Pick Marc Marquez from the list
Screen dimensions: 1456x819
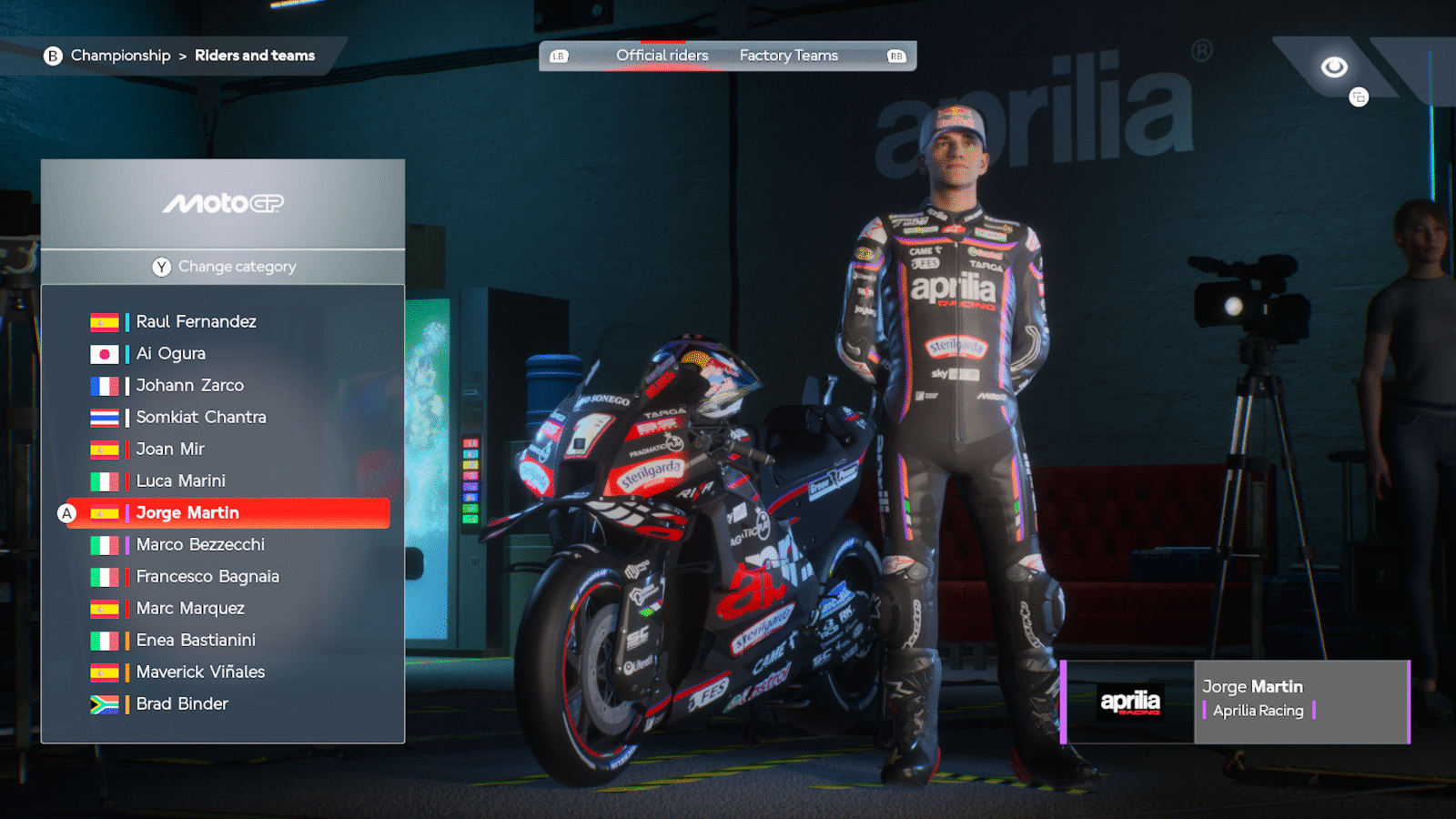pyautogui.click(x=190, y=609)
